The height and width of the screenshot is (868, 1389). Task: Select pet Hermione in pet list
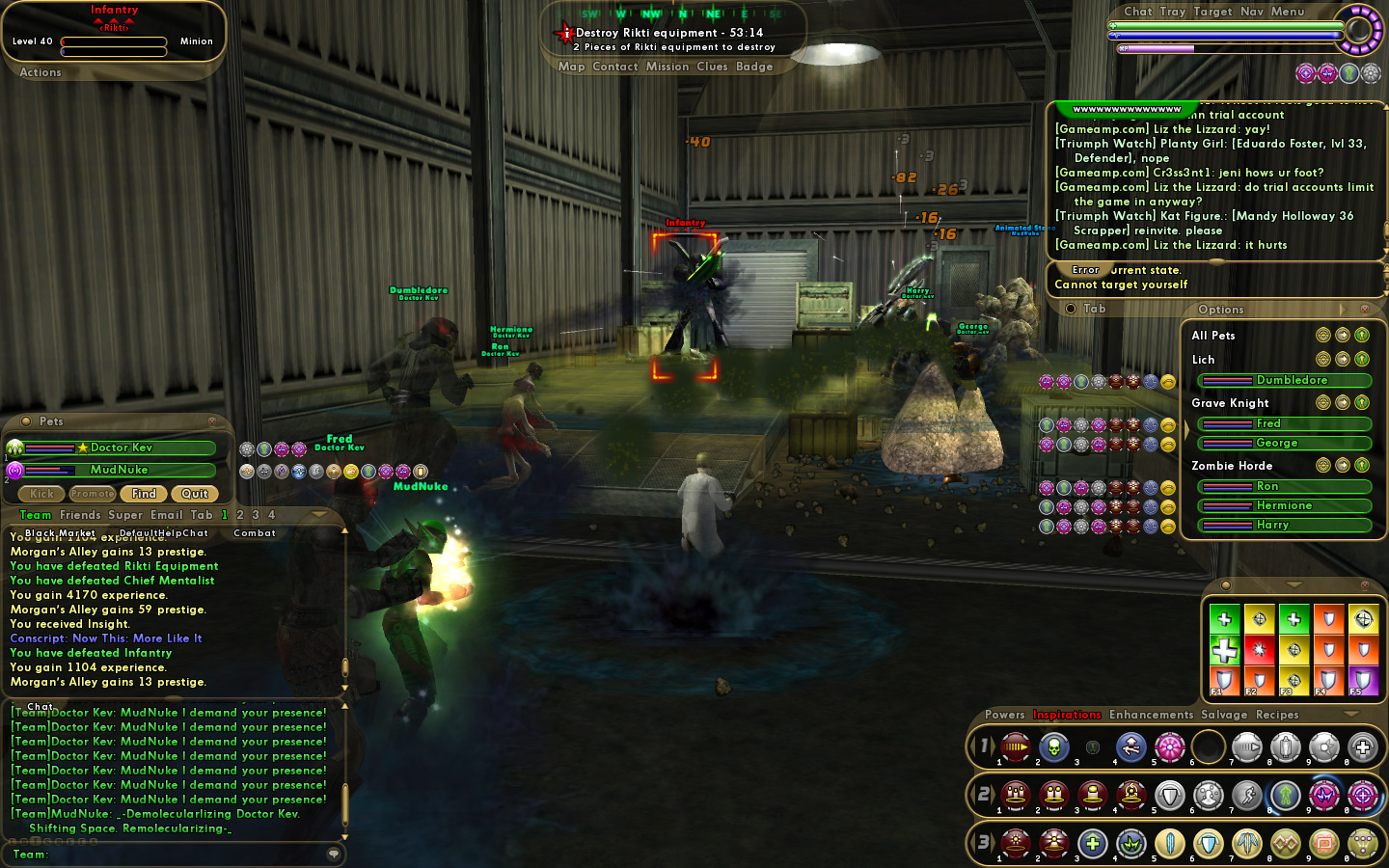(x=1283, y=505)
